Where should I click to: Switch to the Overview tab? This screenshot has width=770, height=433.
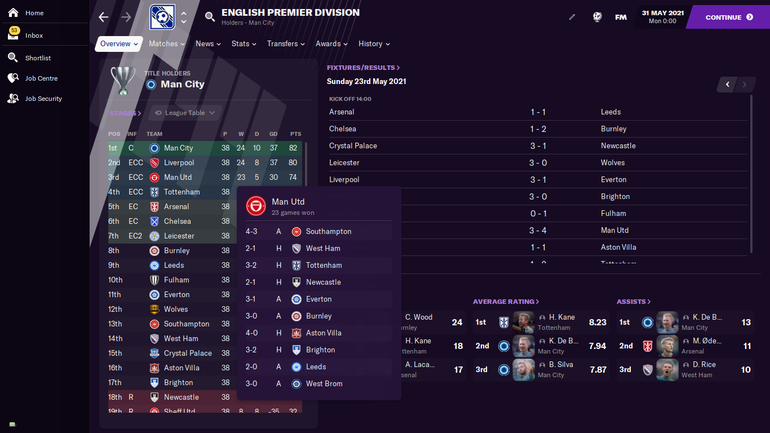click(118, 44)
